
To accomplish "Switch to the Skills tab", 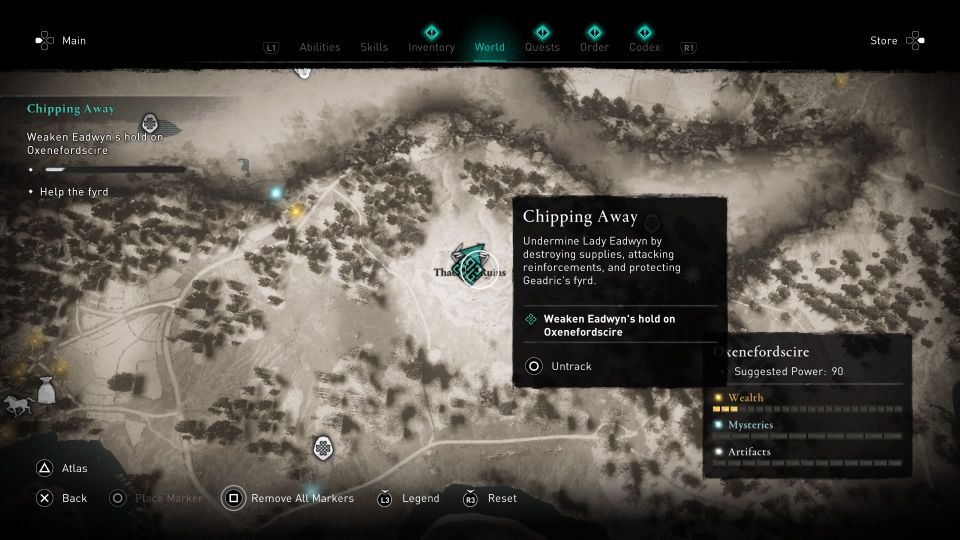I will click(374, 47).
